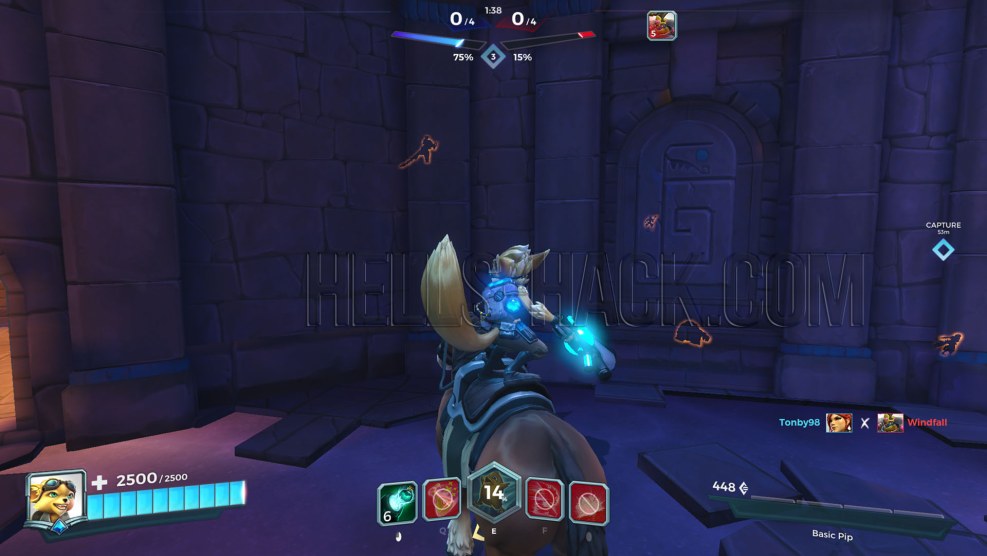Activate the hexagonal ultimate ability icon

tap(494, 494)
